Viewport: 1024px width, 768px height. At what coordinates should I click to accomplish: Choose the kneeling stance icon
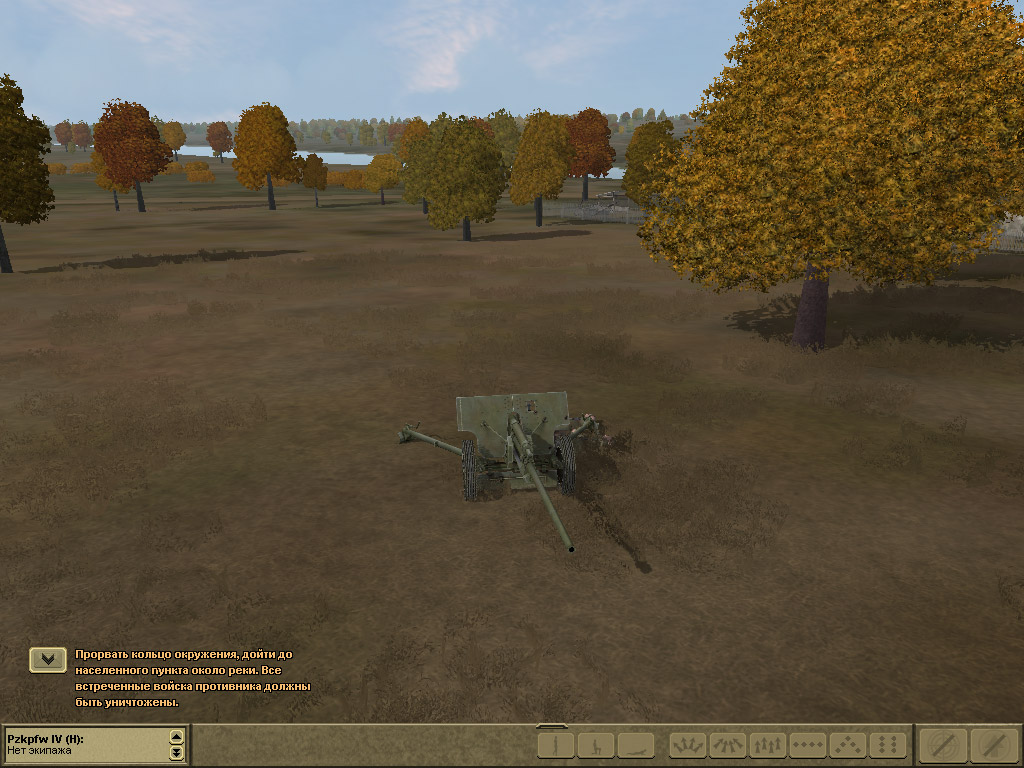[x=596, y=745]
